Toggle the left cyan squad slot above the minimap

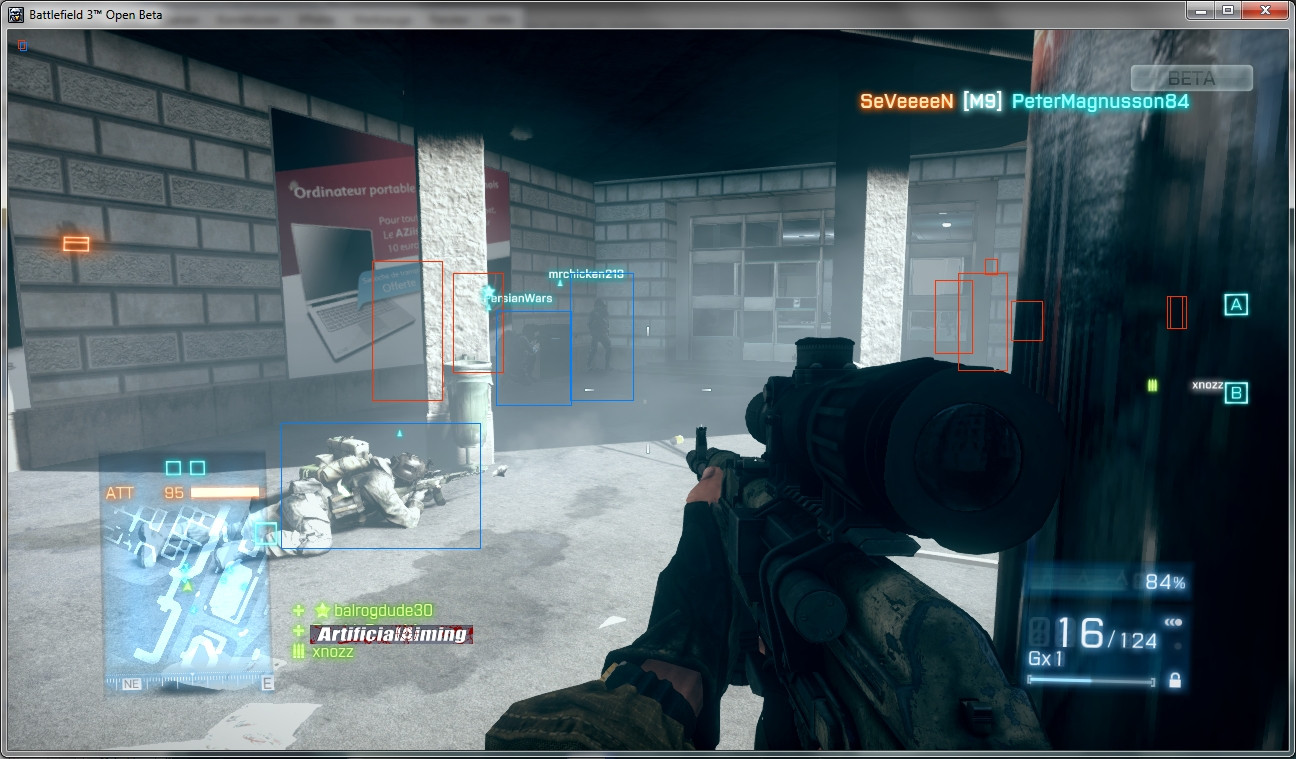tap(173, 465)
